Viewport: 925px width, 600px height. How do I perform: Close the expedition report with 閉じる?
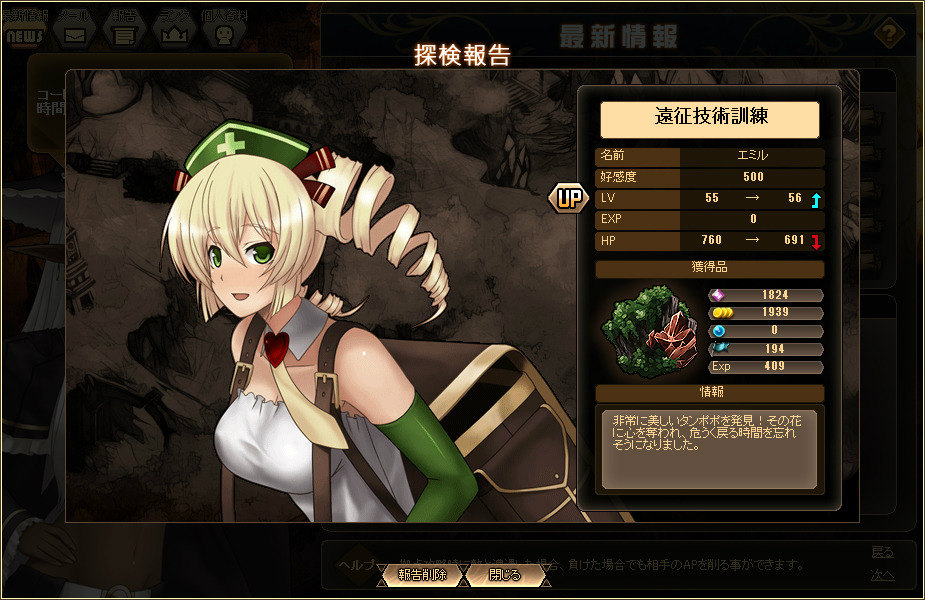tap(505, 575)
